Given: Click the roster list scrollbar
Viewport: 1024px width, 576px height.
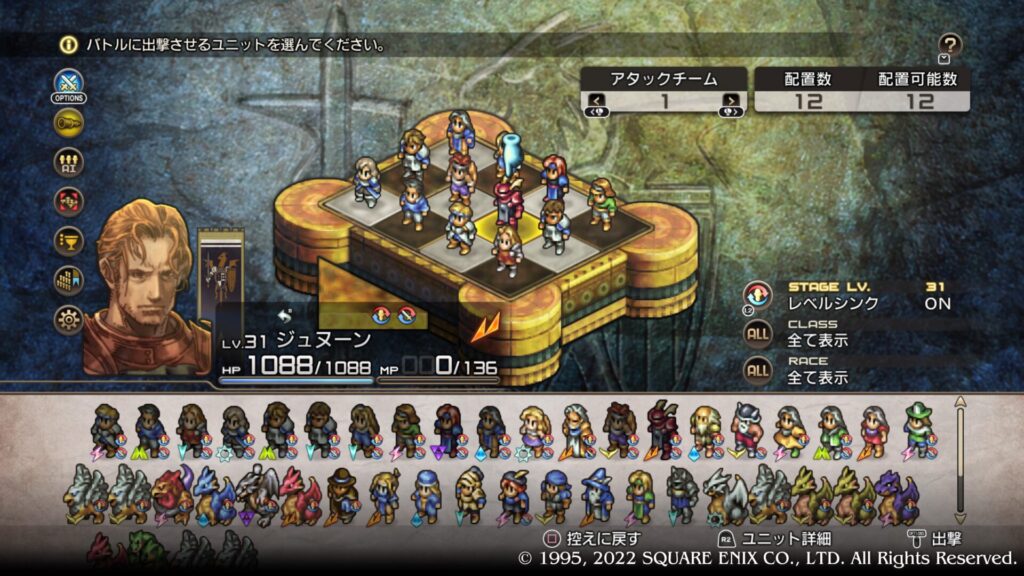Looking at the screenshot, I should 961,460.
